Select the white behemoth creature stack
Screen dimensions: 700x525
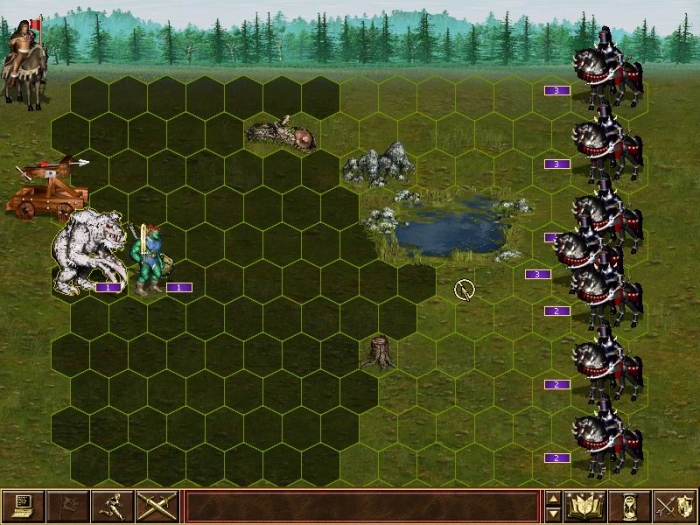[88, 253]
